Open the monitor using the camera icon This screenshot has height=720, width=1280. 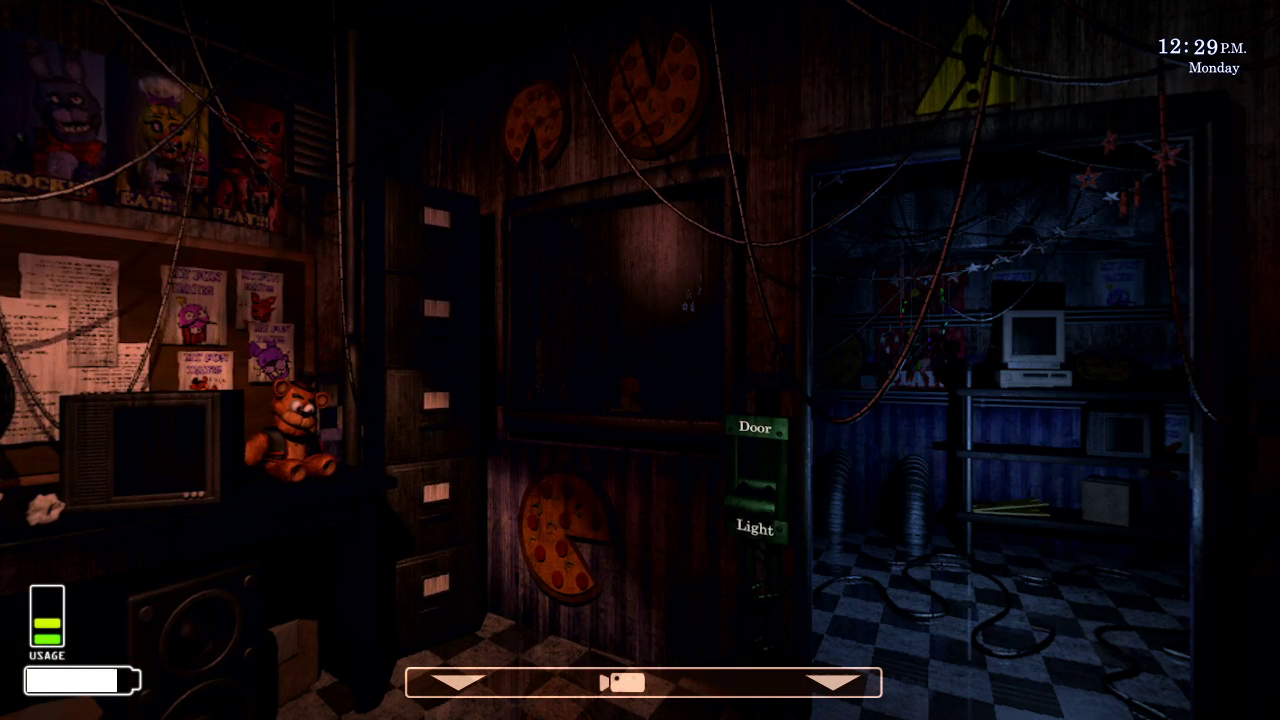622,681
